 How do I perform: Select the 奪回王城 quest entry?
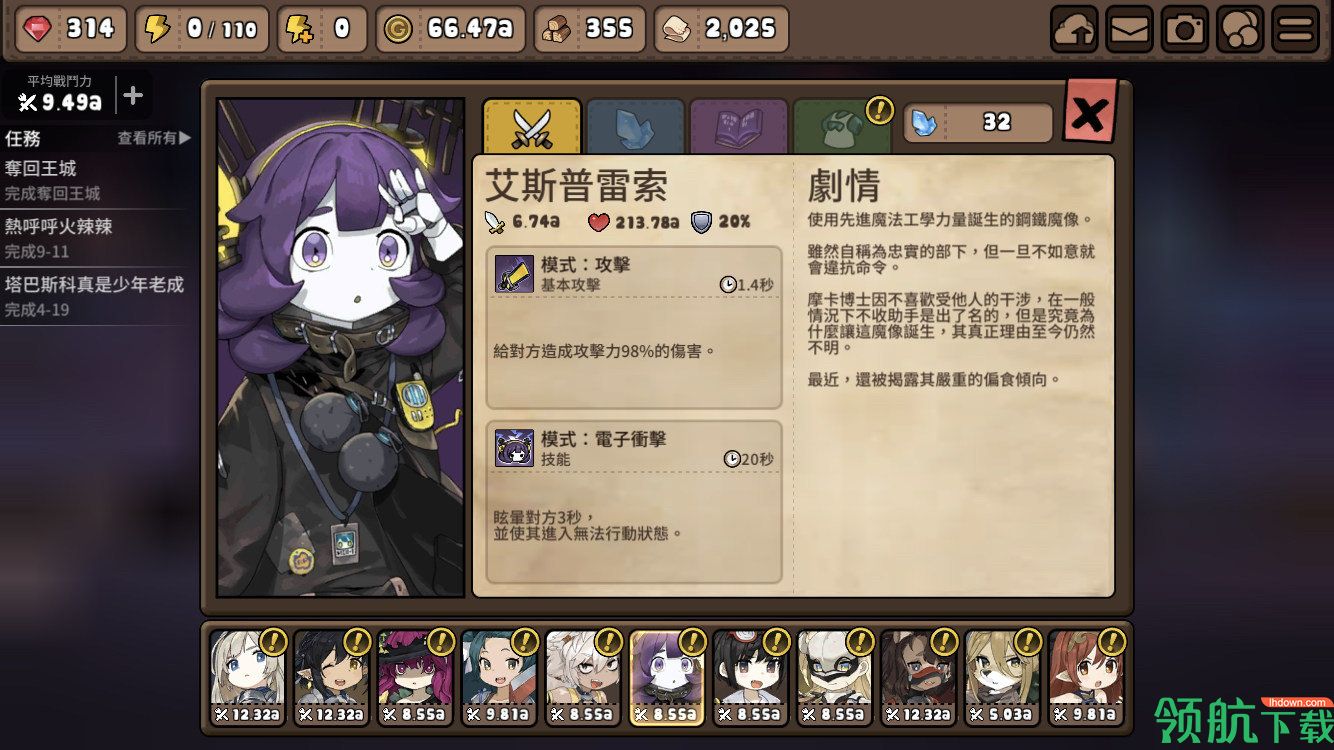pos(95,180)
